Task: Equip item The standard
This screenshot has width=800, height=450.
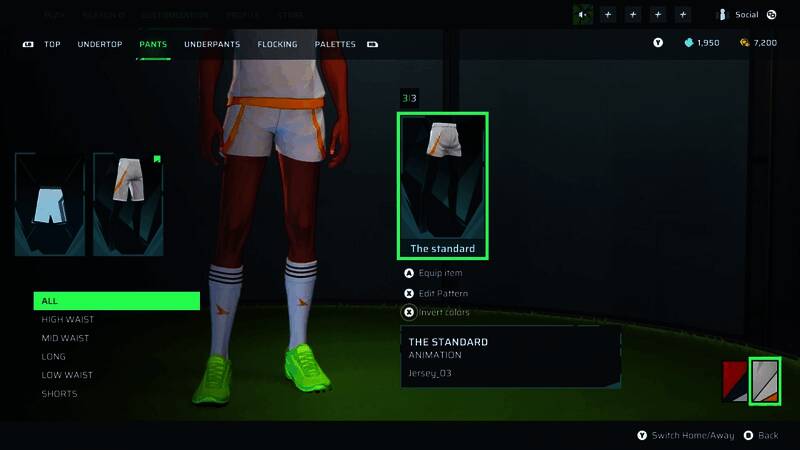Action: click(439, 273)
